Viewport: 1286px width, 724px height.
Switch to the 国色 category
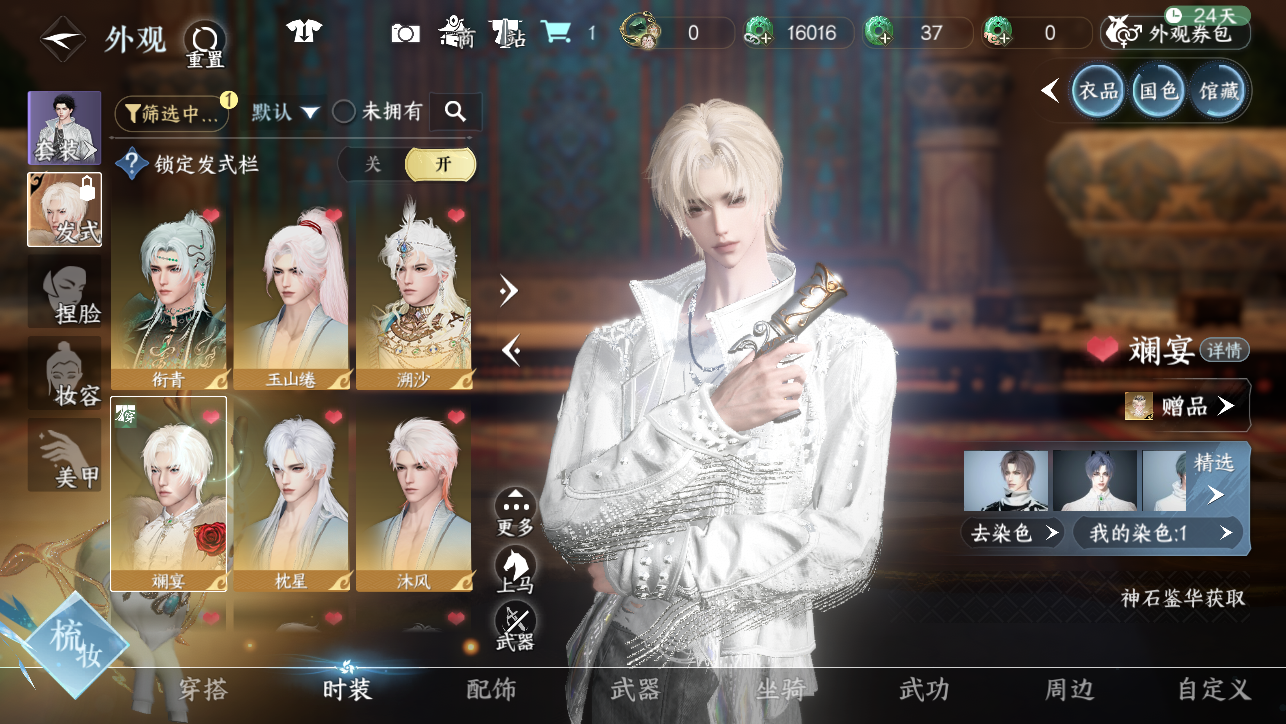tap(1159, 91)
